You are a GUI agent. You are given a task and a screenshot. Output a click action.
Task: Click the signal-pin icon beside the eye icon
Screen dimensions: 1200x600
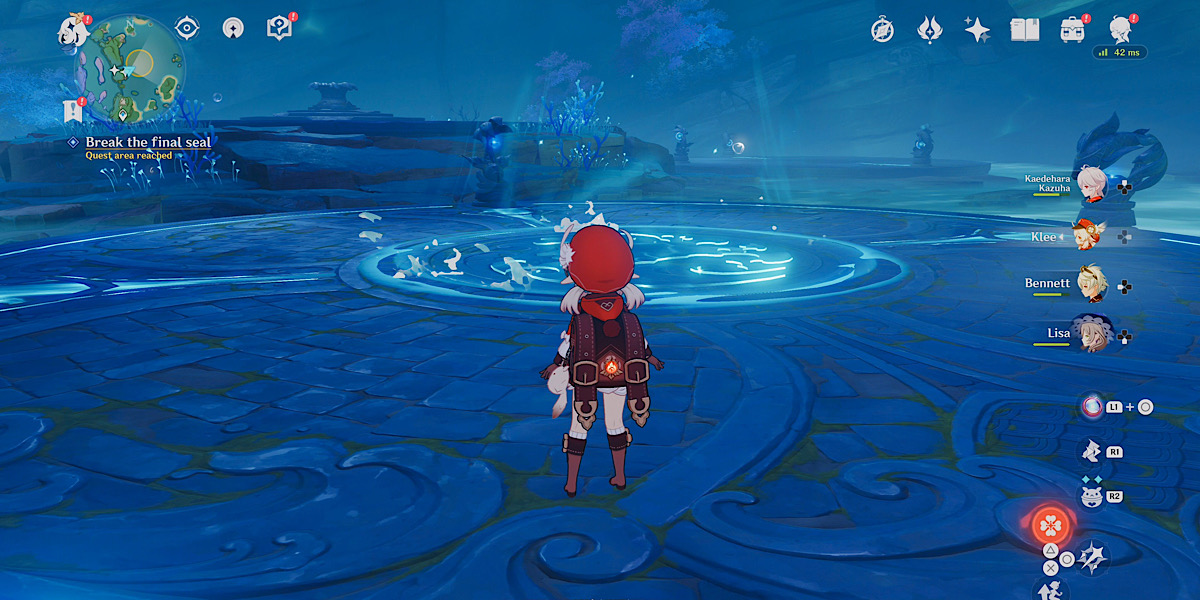[x=233, y=28]
